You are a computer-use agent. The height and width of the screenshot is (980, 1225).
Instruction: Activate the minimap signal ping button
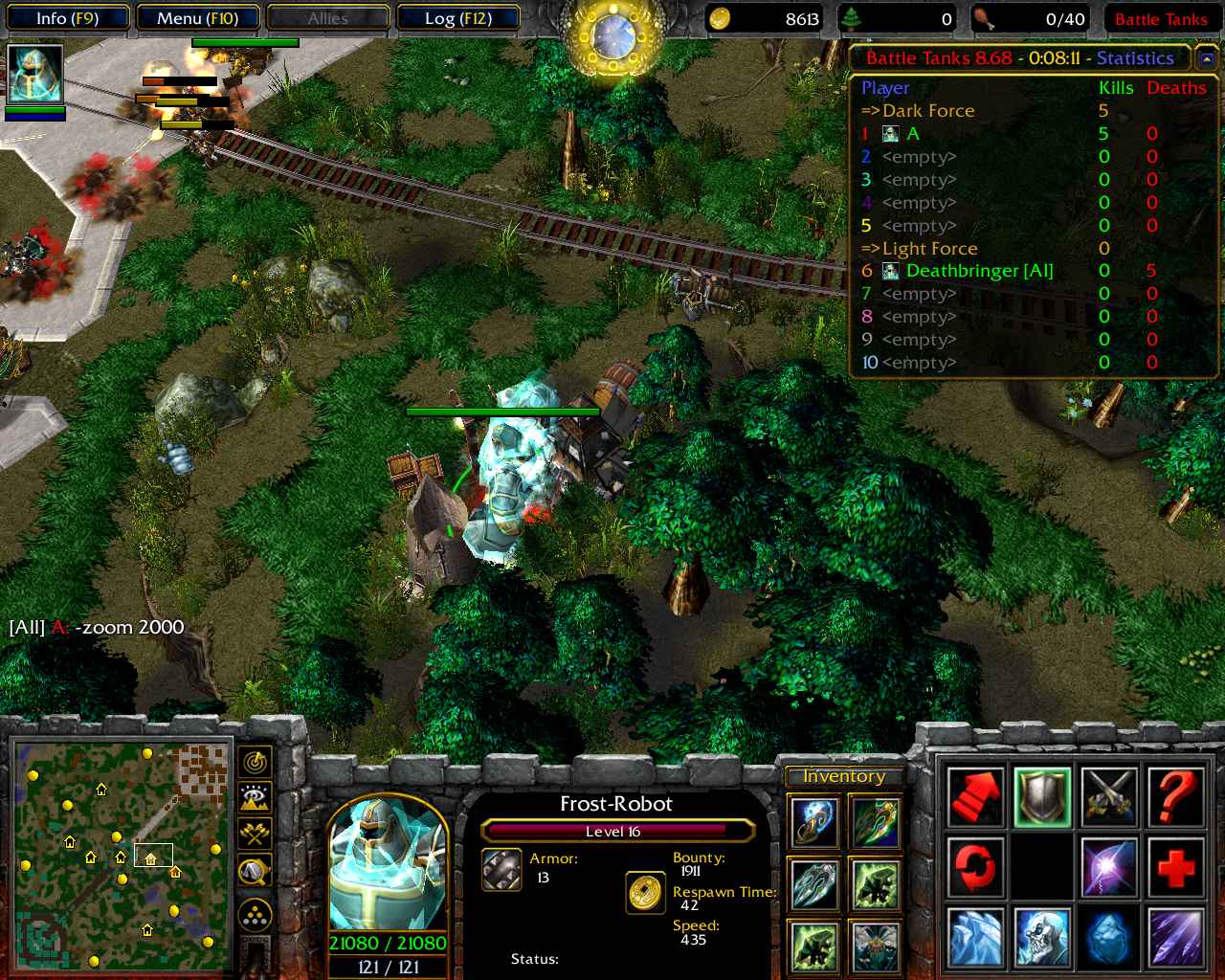click(x=255, y=762)
